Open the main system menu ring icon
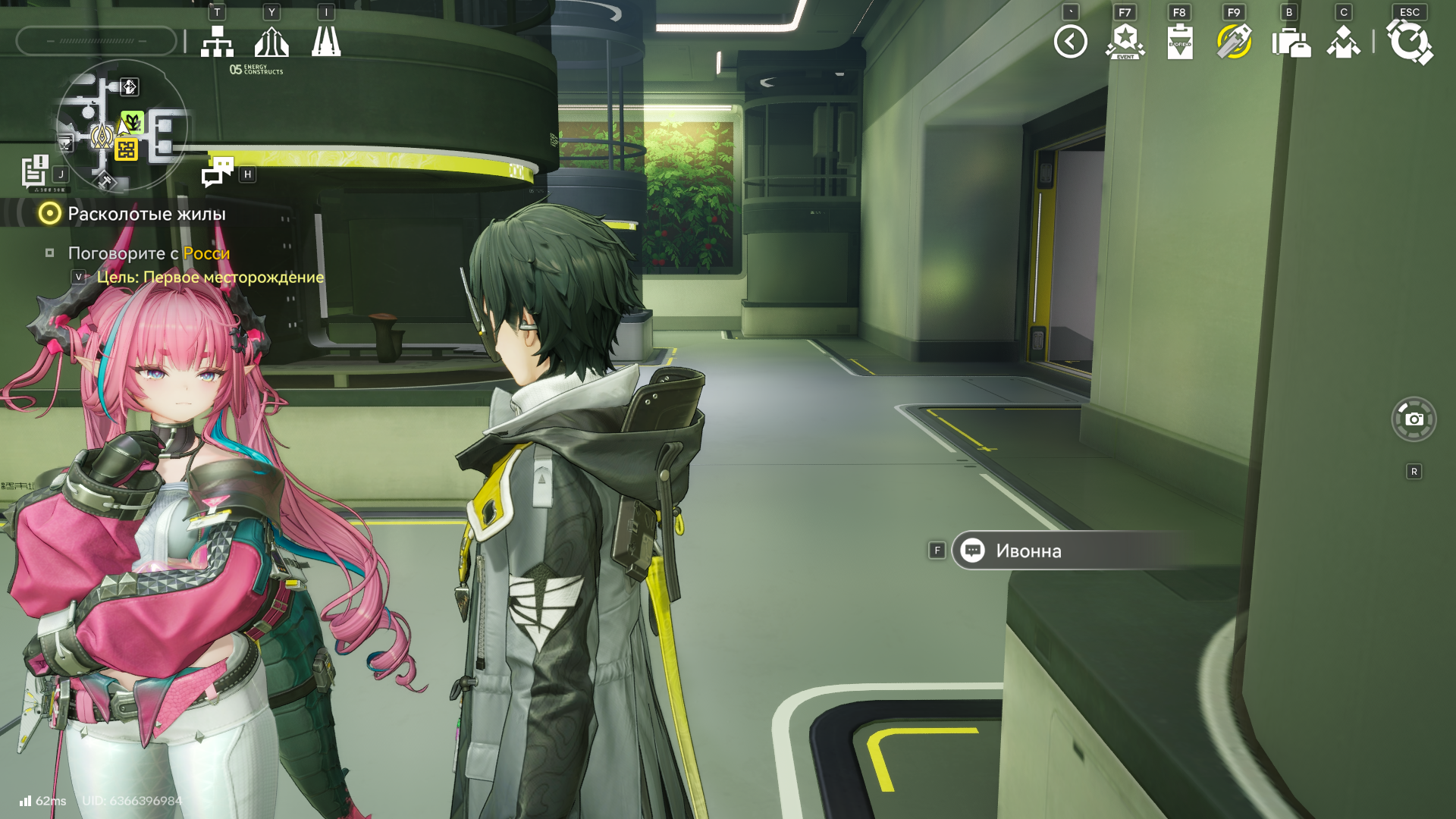Image resolution: width=1456 pixels, height=819 pixels. (x=1409, y=42)
